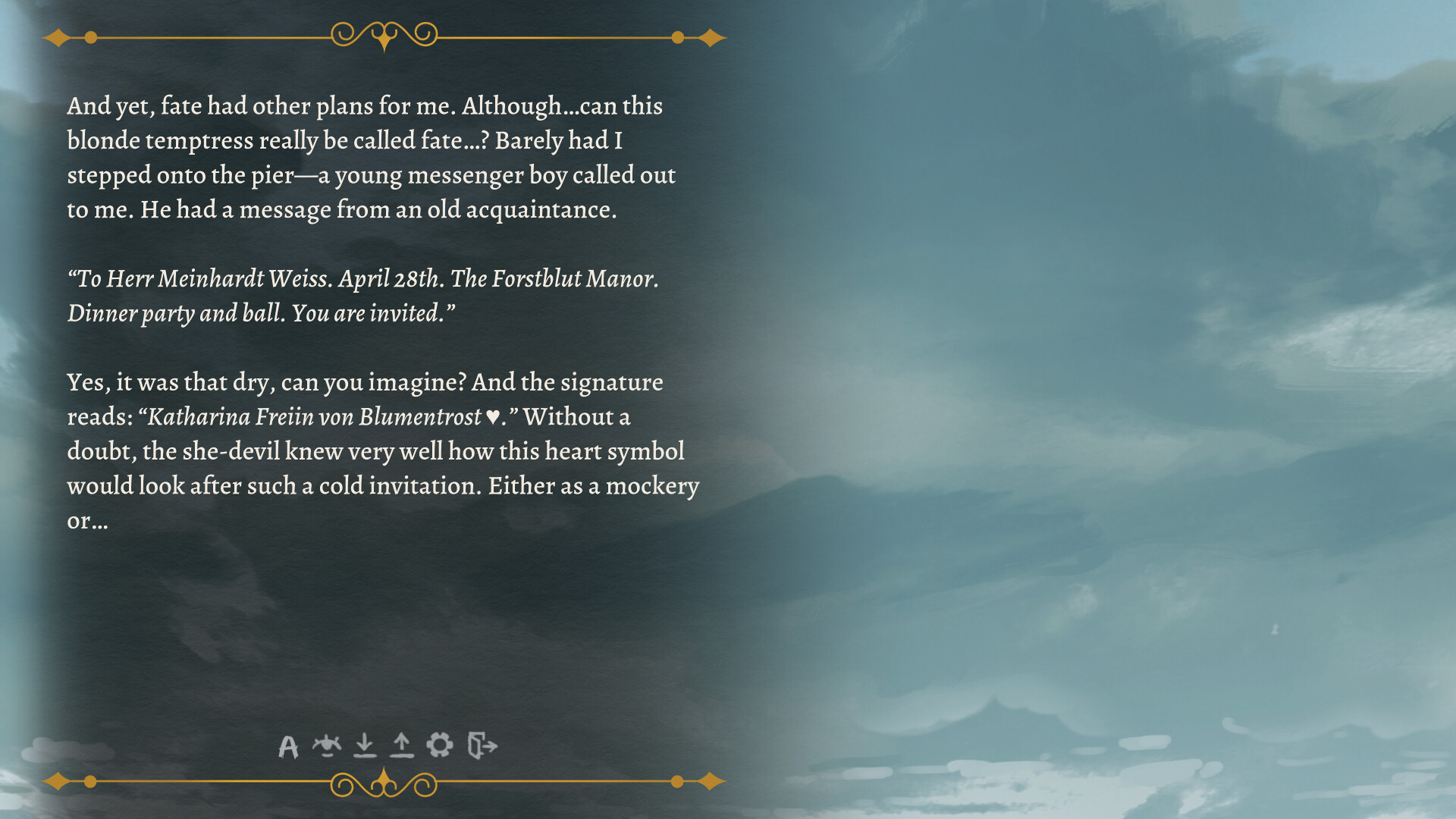
Task: Click the word 'mockery' in the final paragraph
Action: 660,486
